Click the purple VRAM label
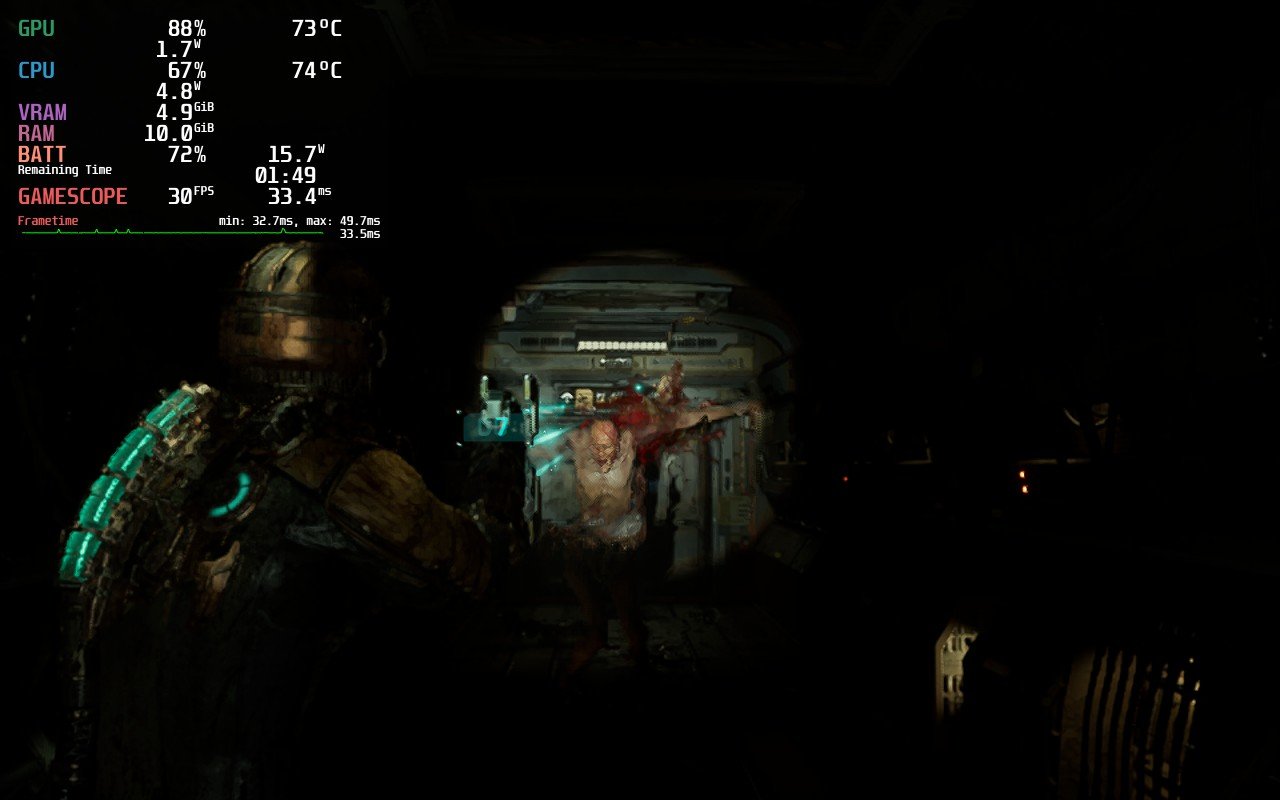1280x800 pixels. click(43, 112)
